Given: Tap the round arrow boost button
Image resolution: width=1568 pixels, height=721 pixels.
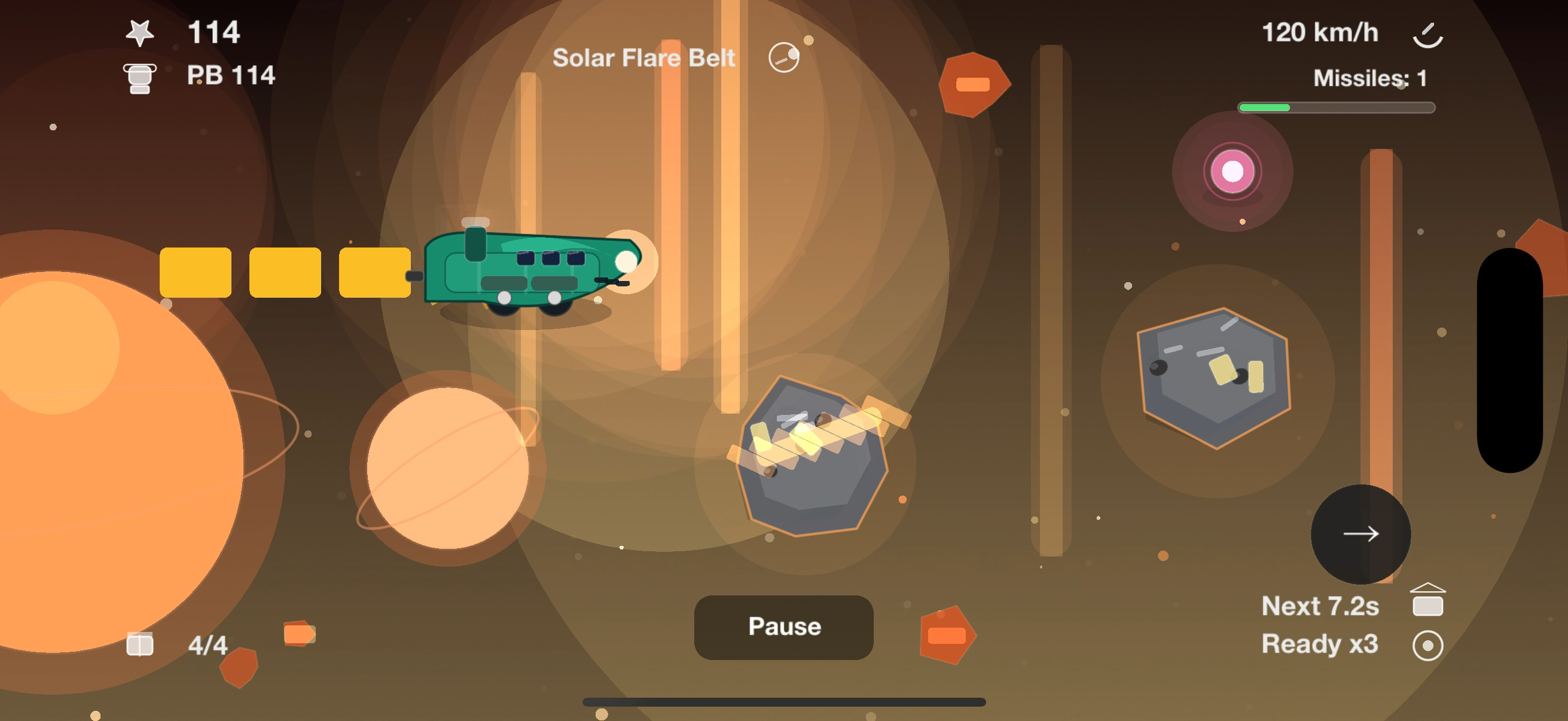Looking at the screenshot, I should click(1360, 534).
